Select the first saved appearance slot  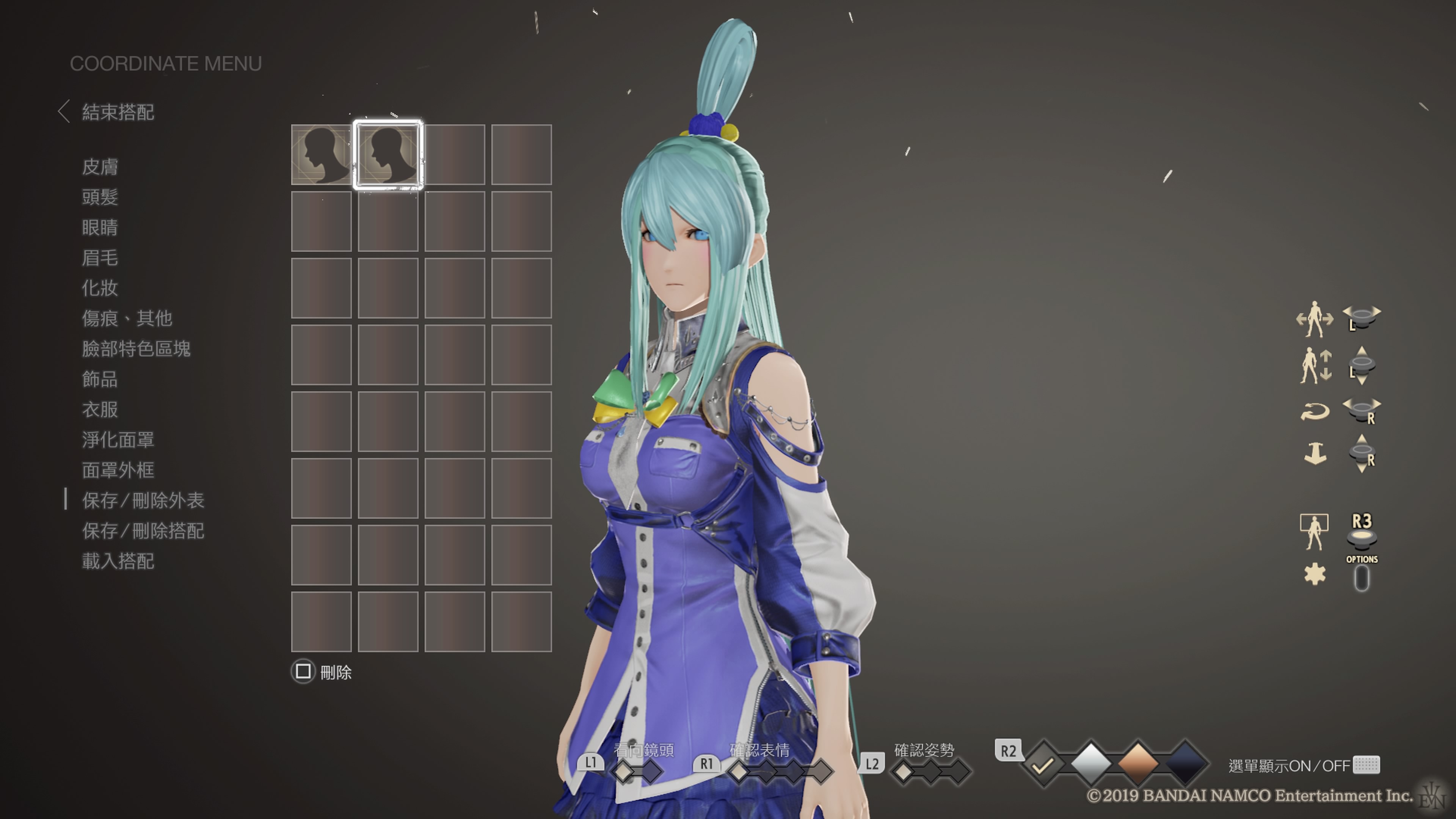click(x=321, y=155)
